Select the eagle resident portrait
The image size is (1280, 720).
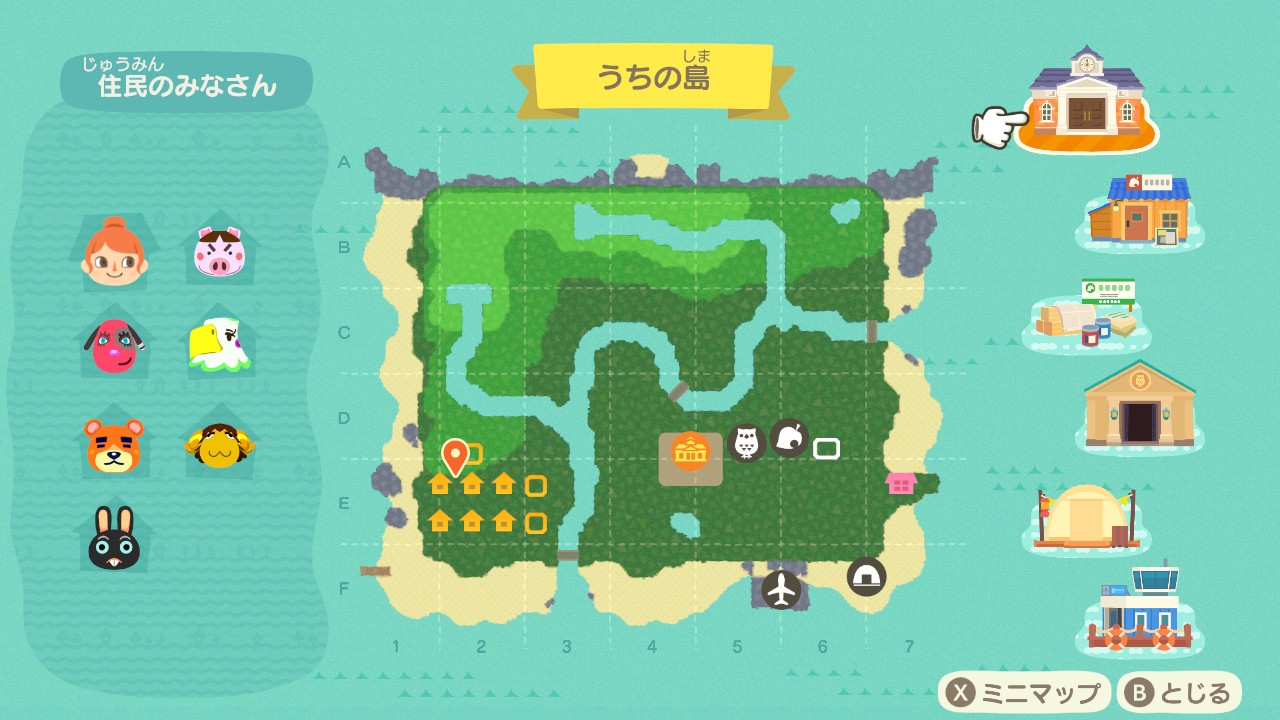(x=220, y=345)
